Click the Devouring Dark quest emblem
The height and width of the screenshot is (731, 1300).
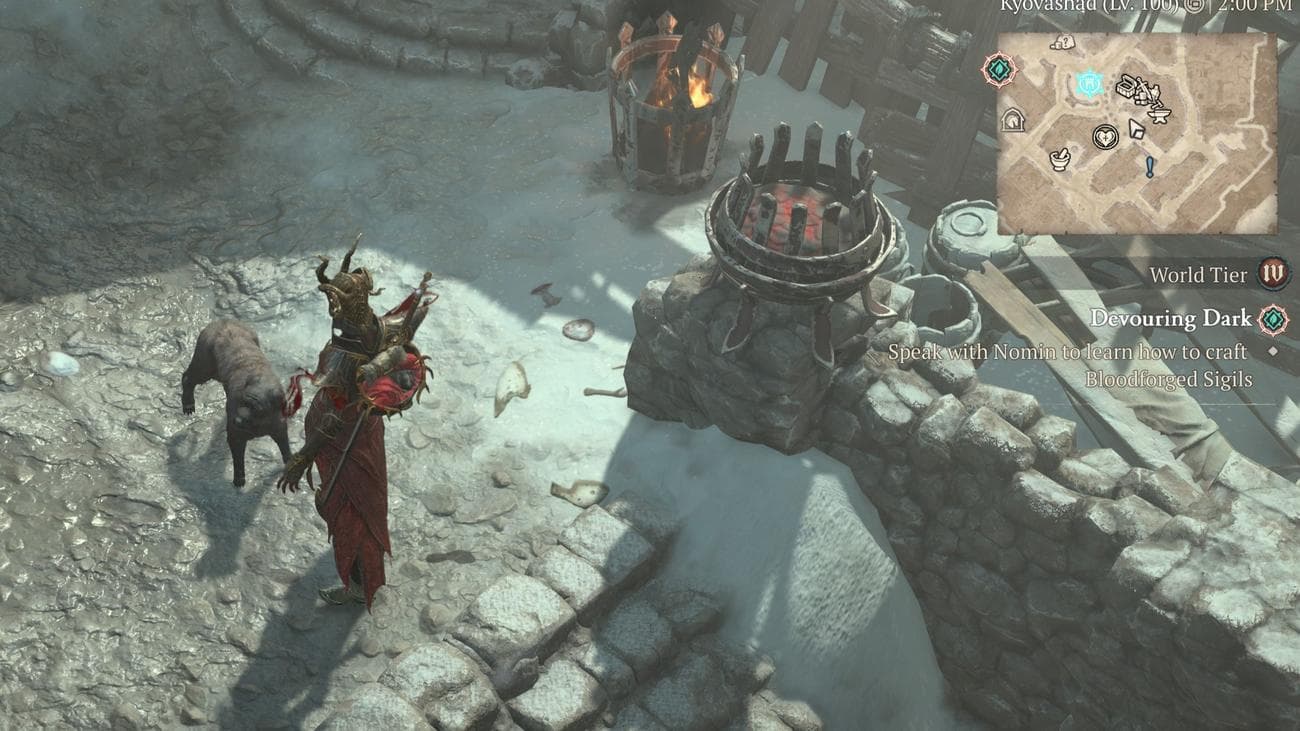tap(1273, 320)
